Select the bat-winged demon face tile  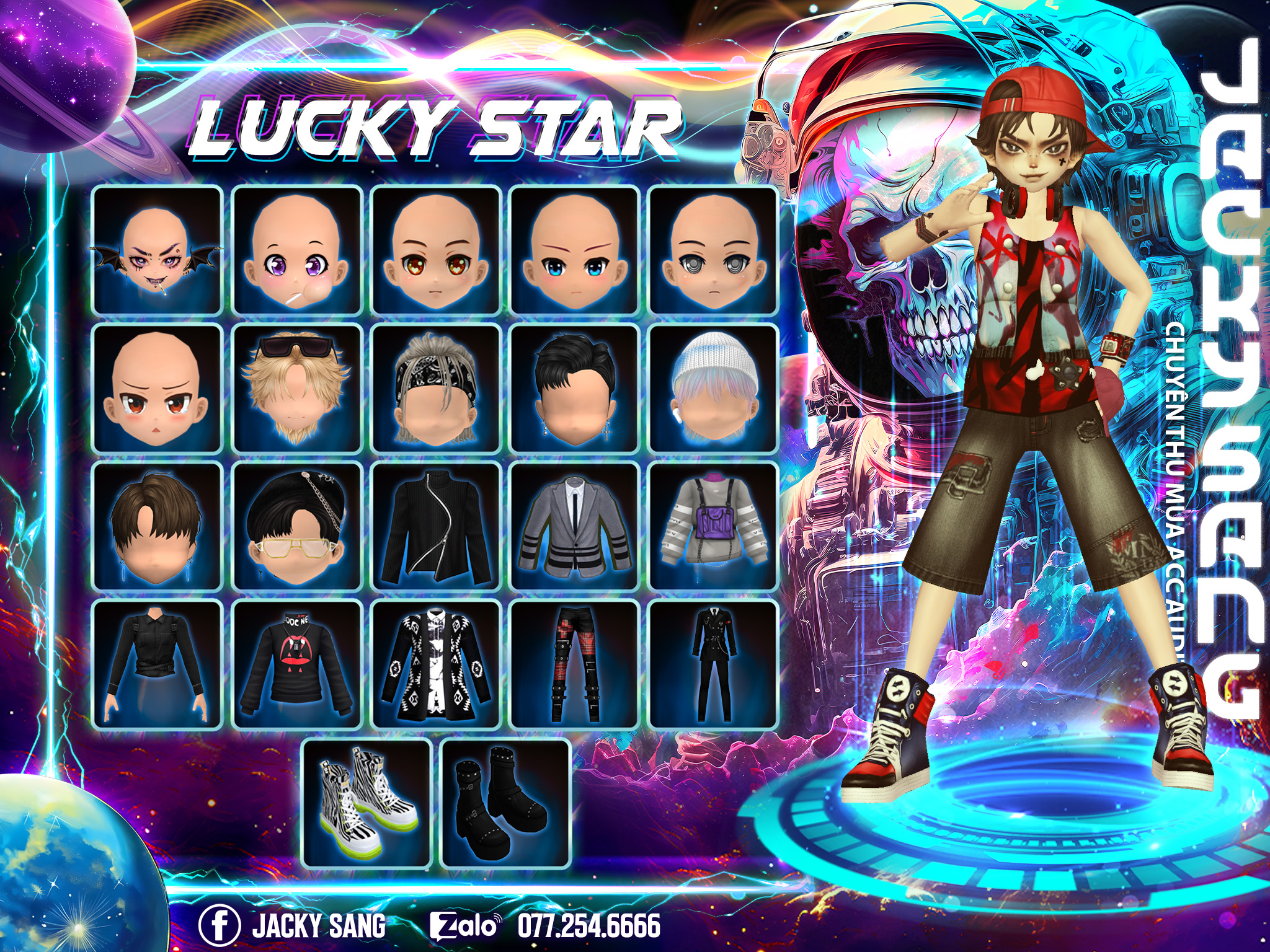coord(157,250)
